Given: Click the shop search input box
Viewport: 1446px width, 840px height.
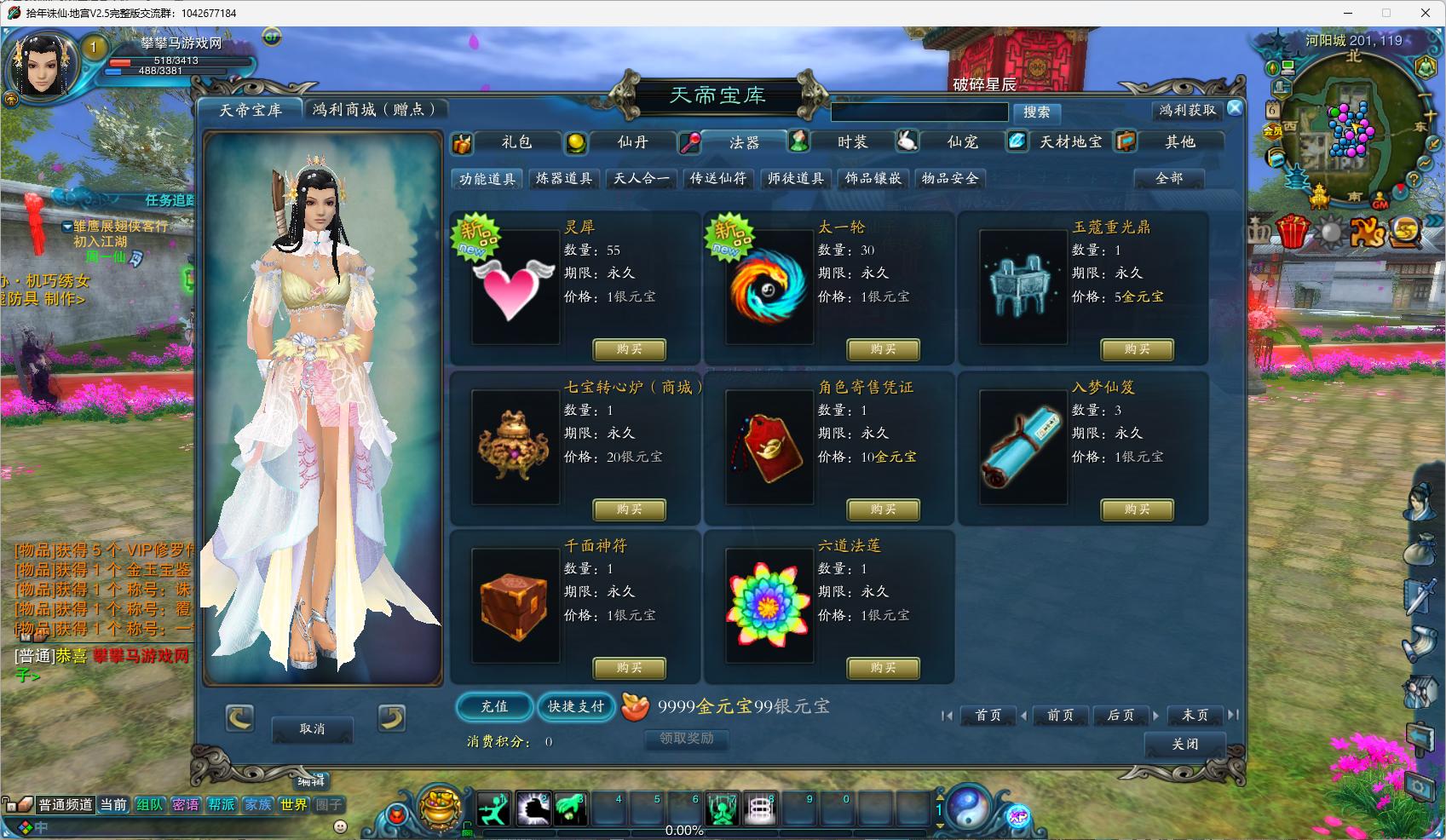Looking at the screenshot, I should tap(919, 112).
